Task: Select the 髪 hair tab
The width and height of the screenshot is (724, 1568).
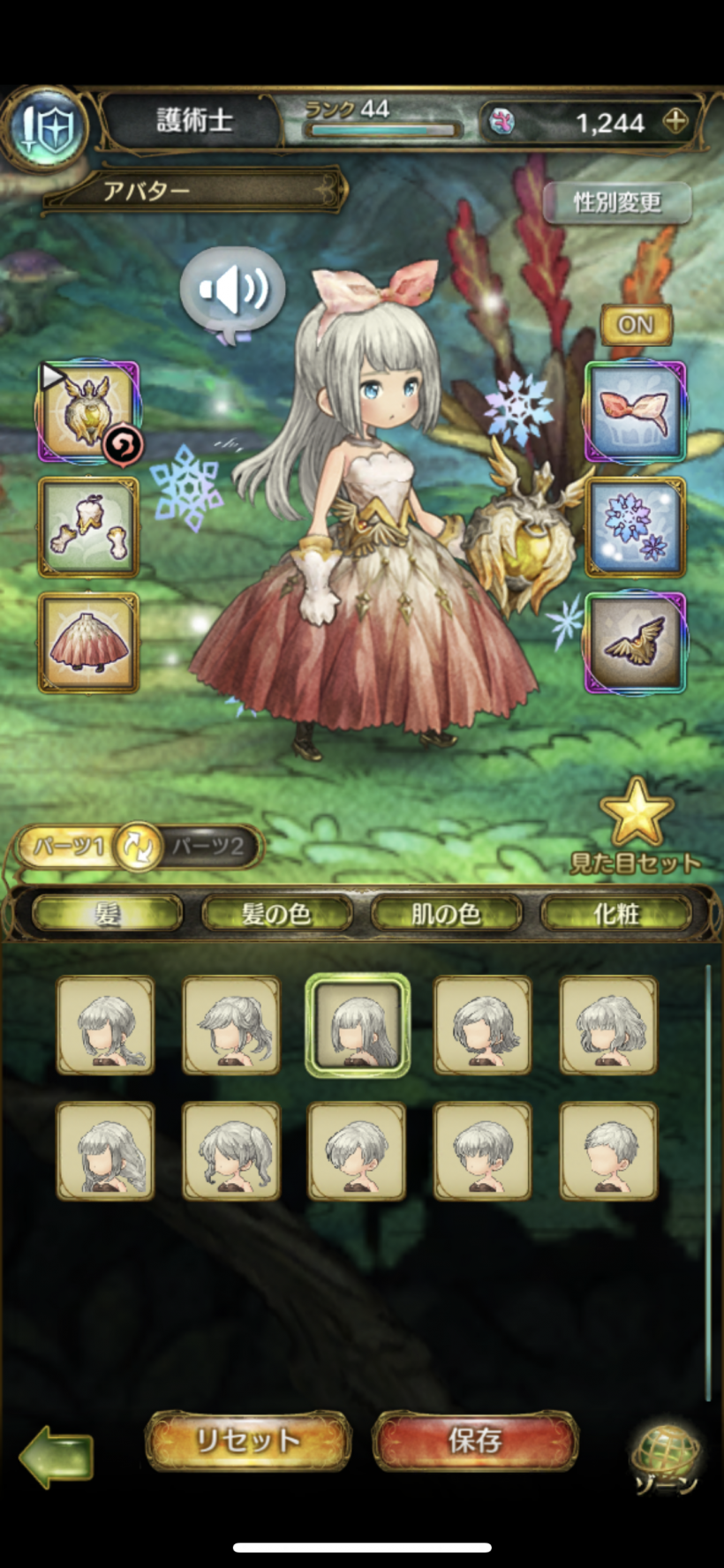Action: click(107, 914)
